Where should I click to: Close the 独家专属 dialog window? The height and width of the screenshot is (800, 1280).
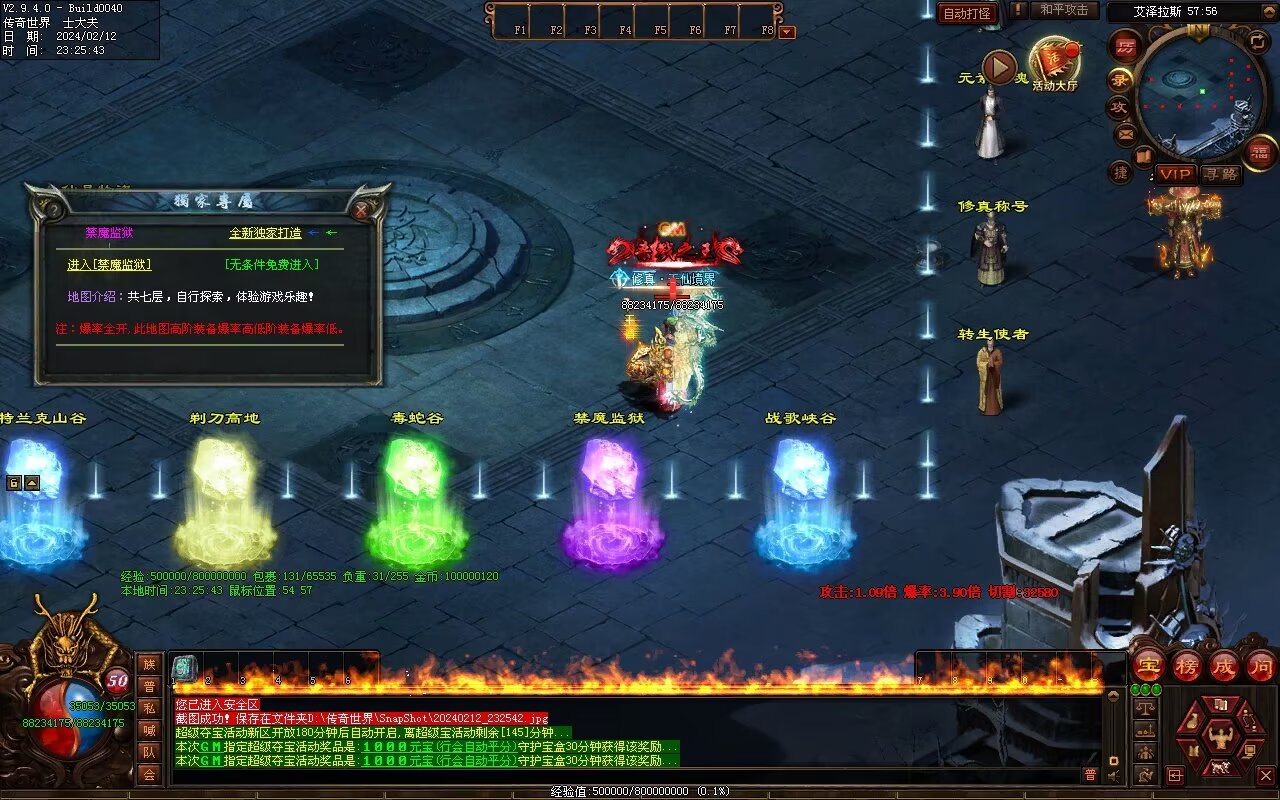(x=362, y=210)
